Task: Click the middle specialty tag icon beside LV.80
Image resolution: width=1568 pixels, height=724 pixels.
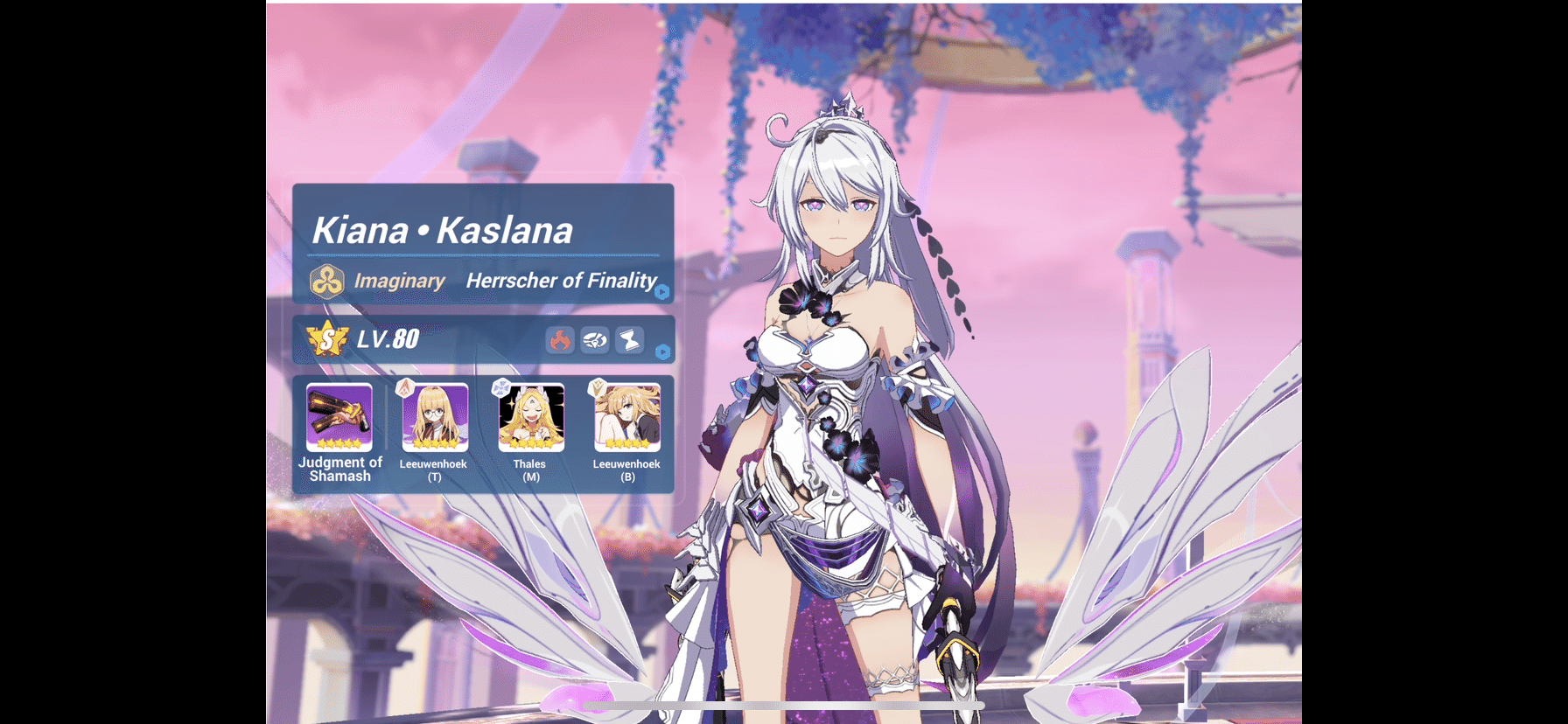Action: pyautogui.click(x=596, y=341)
